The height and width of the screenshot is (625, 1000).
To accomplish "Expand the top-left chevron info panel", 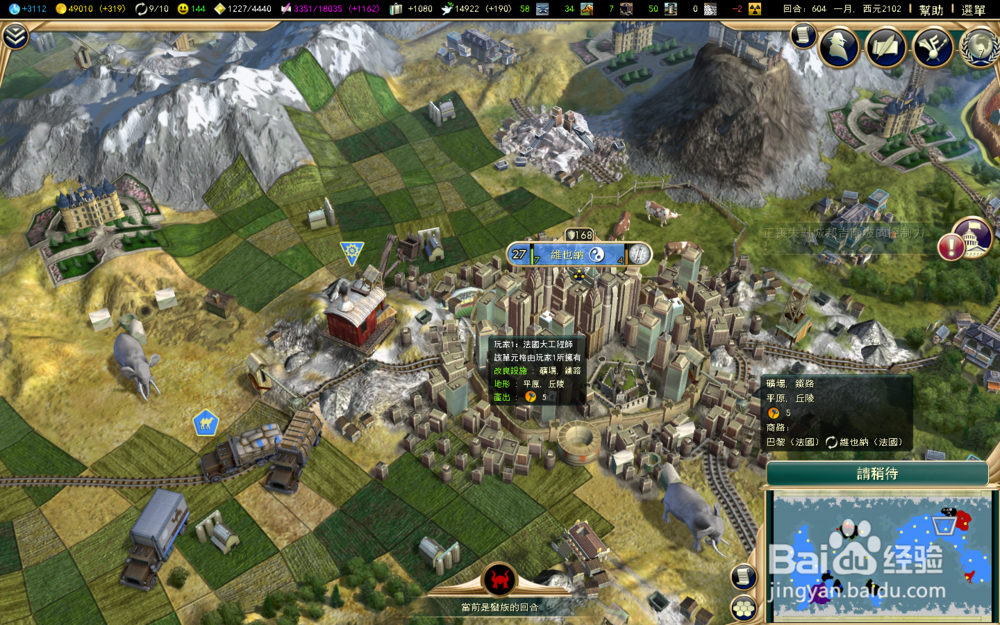I will (15, 37).
